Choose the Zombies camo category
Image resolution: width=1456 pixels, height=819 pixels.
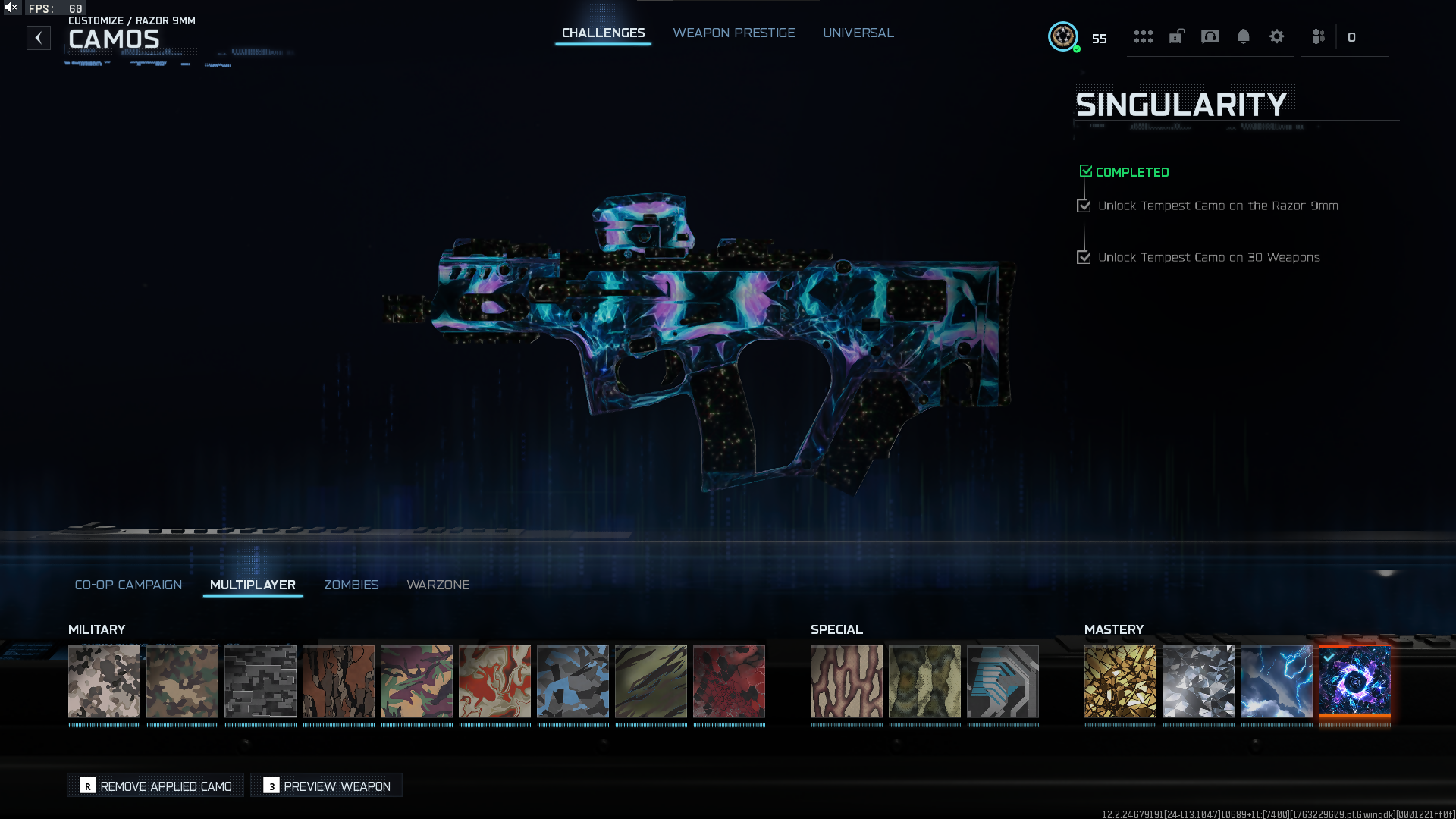(x=351, y=585)
